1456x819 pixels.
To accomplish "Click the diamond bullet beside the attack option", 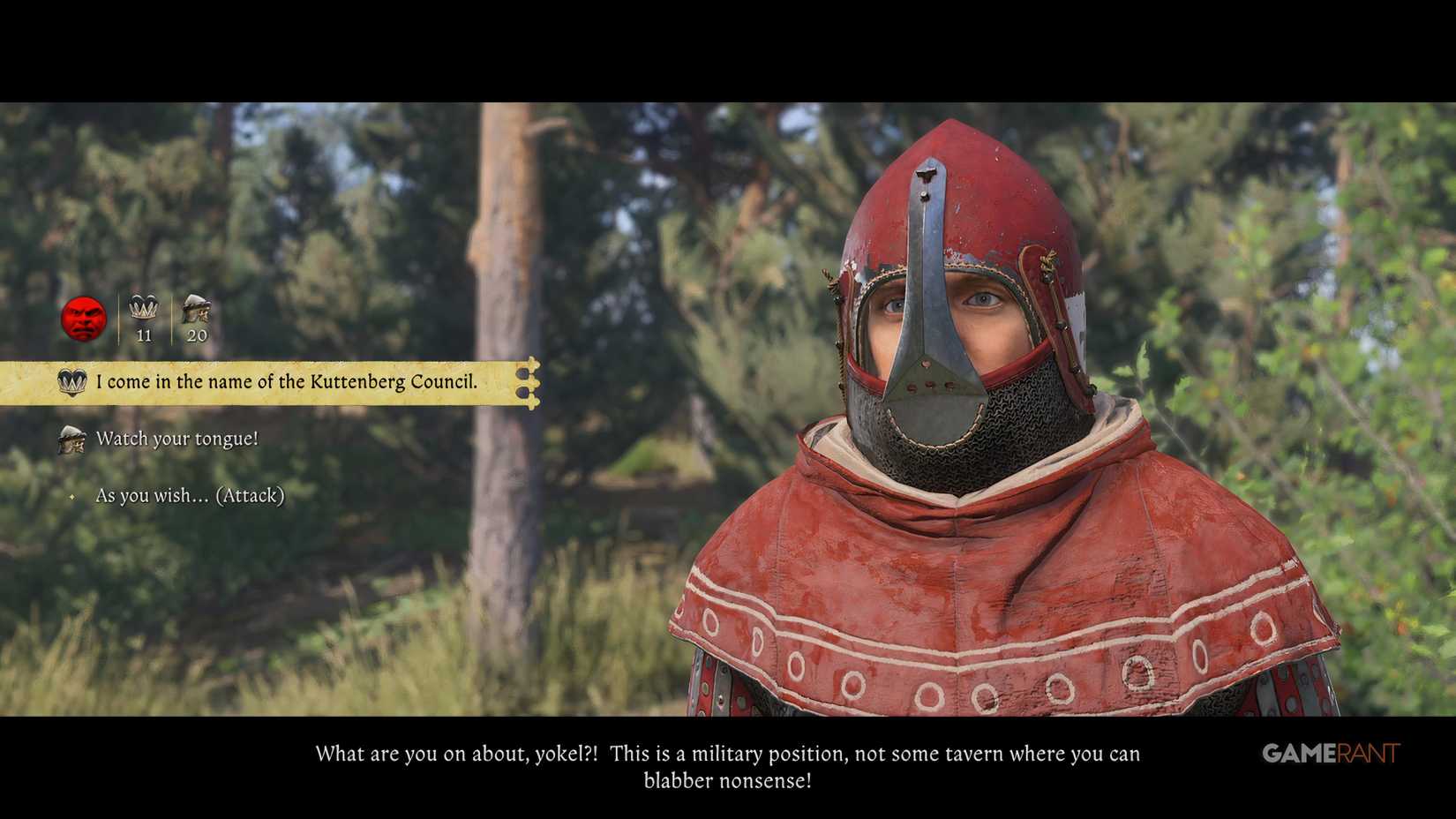I will click(72, 497).
